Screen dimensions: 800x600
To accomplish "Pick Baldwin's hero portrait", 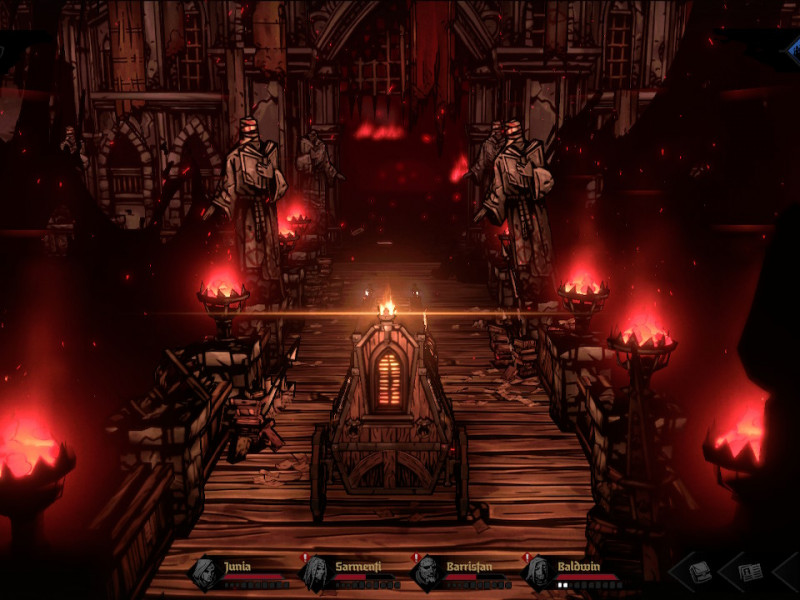I will pyautogui.click(x=539, y=572).
